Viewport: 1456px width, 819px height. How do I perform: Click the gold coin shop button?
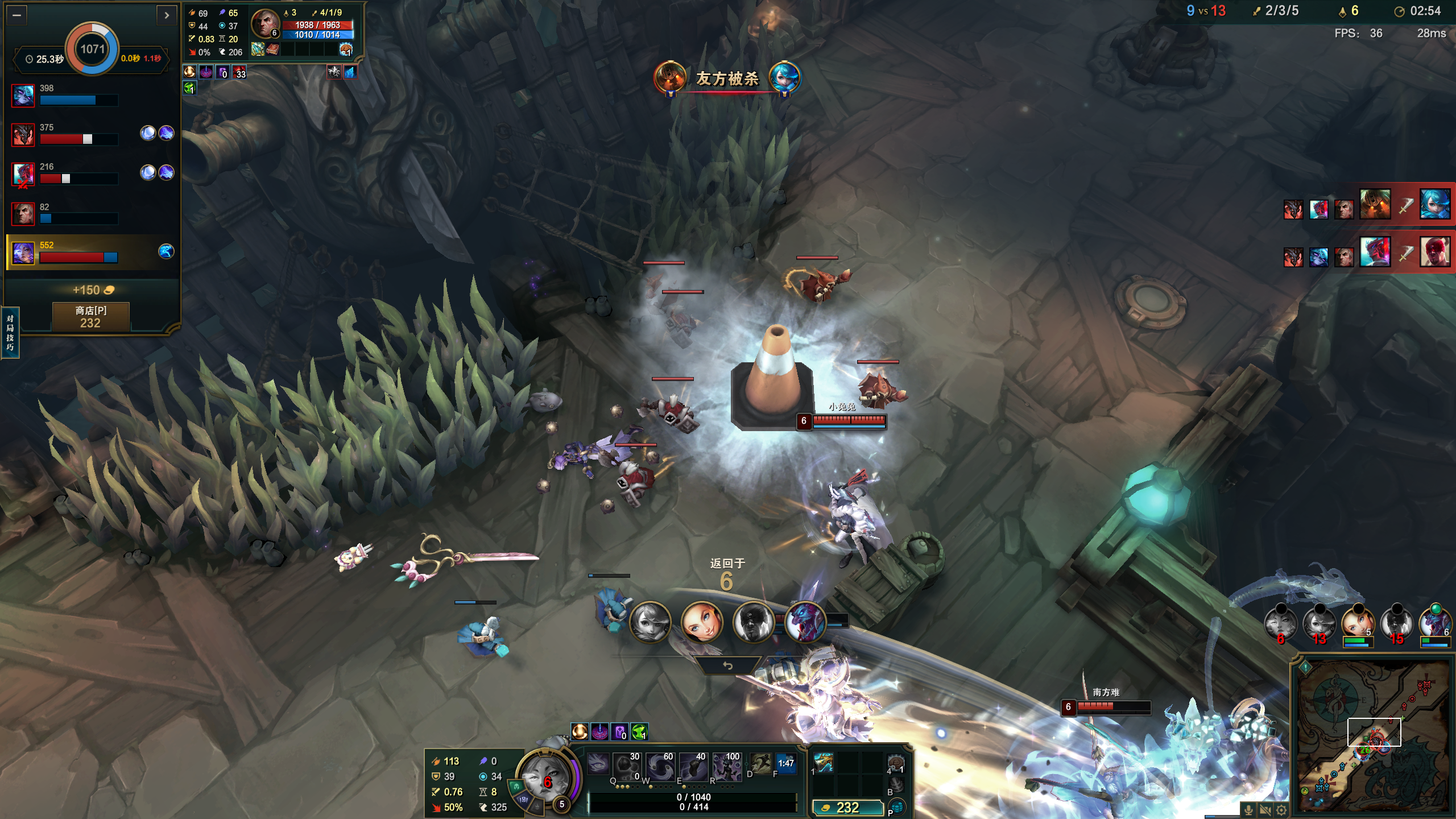pos(847,807)
